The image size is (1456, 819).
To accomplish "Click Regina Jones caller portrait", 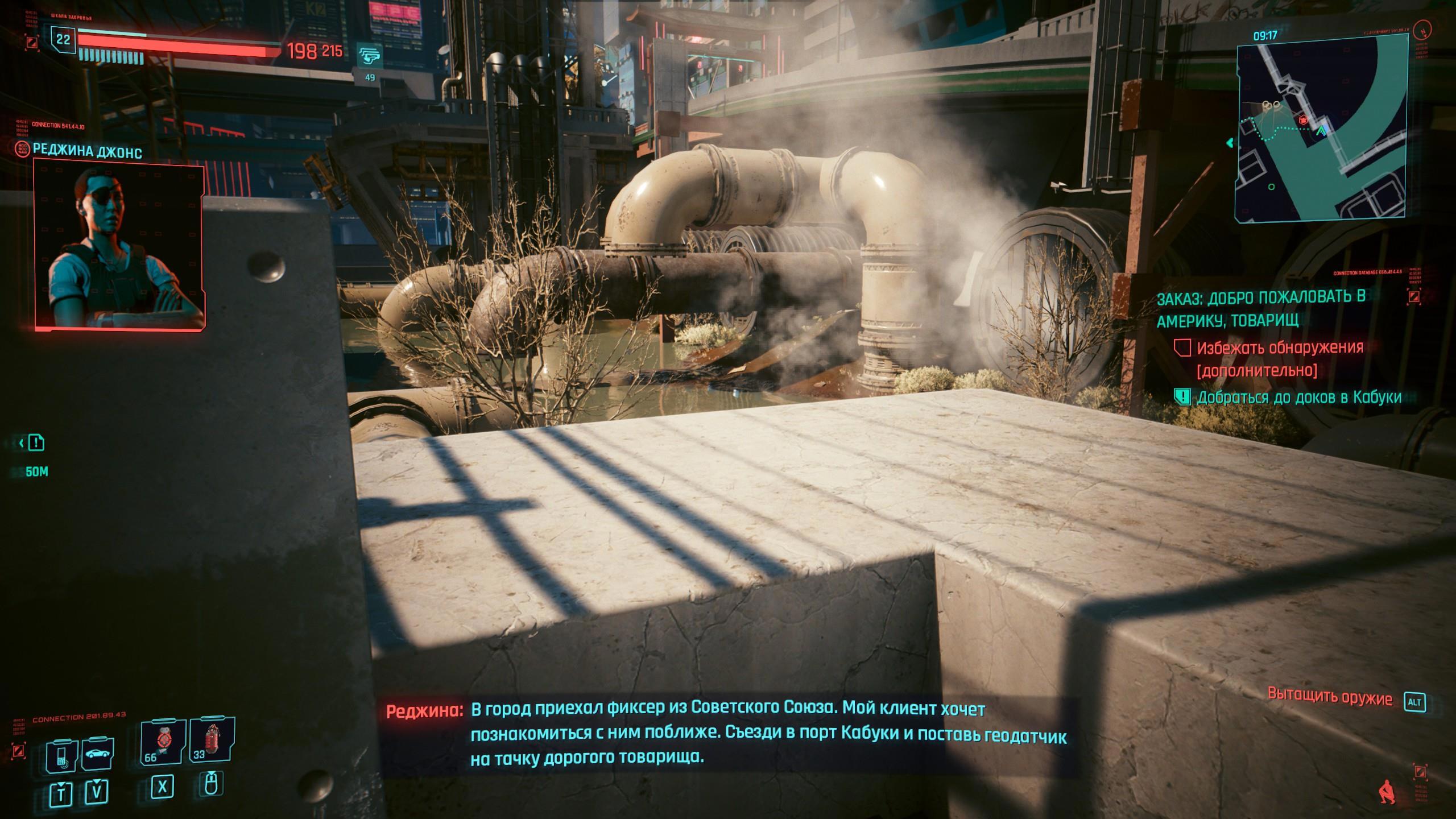I will (x=119, y=243).
